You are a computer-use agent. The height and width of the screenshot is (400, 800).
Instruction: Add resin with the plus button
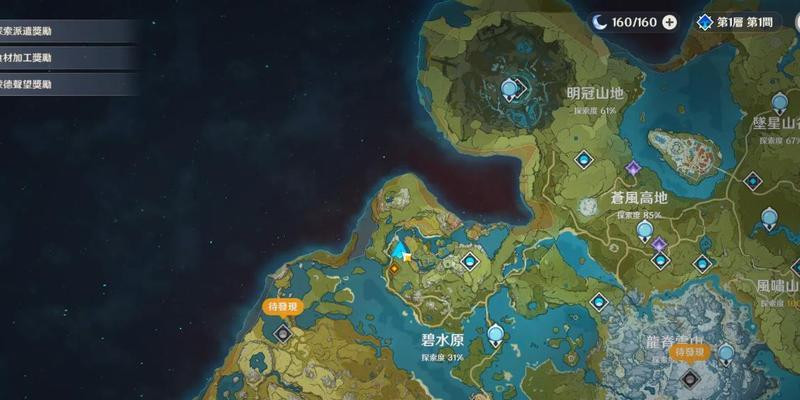pyautogui.click(x=669, y=22)
